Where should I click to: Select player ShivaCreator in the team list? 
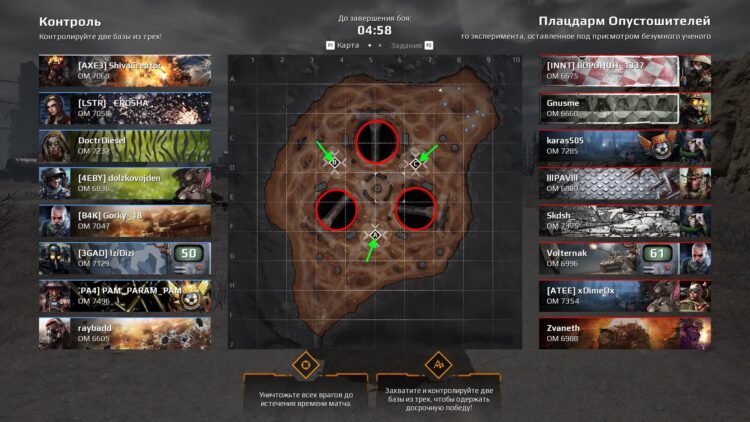[x=125, y=71]
